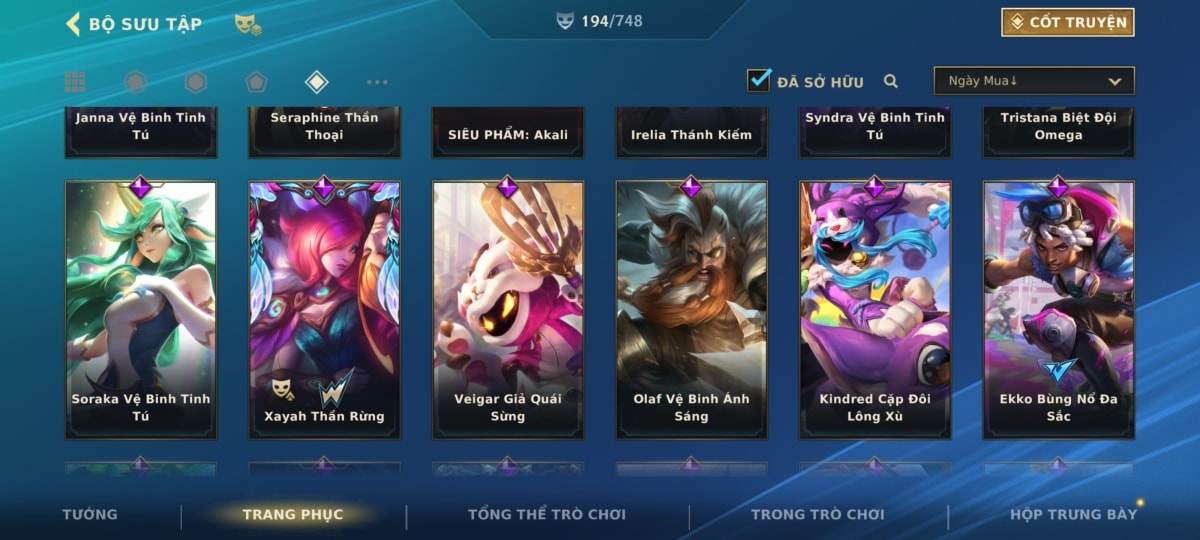Toggle the Đã Sở Hữu checkbox
1200x540 pixels.
point(759,81)
